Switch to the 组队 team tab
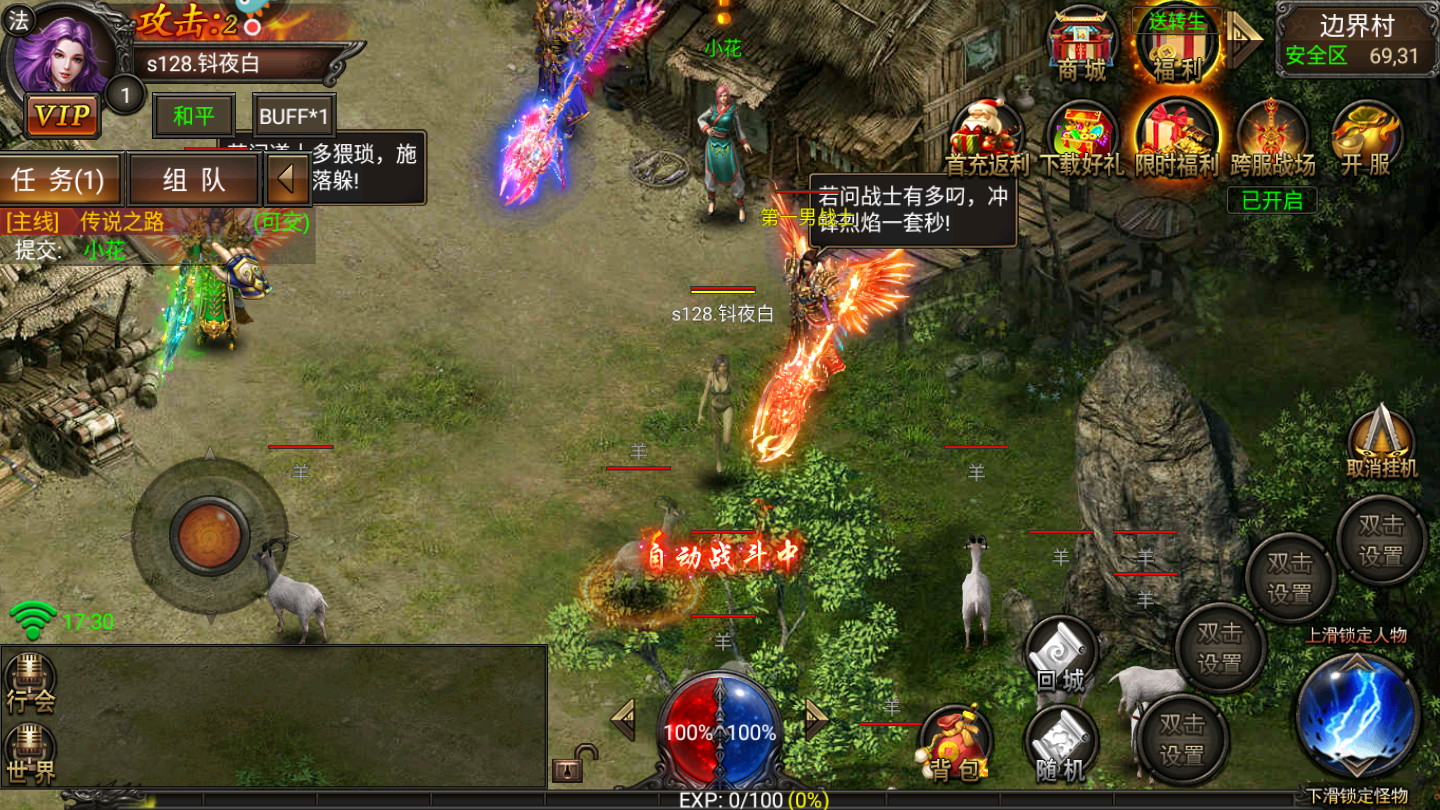 194,180
